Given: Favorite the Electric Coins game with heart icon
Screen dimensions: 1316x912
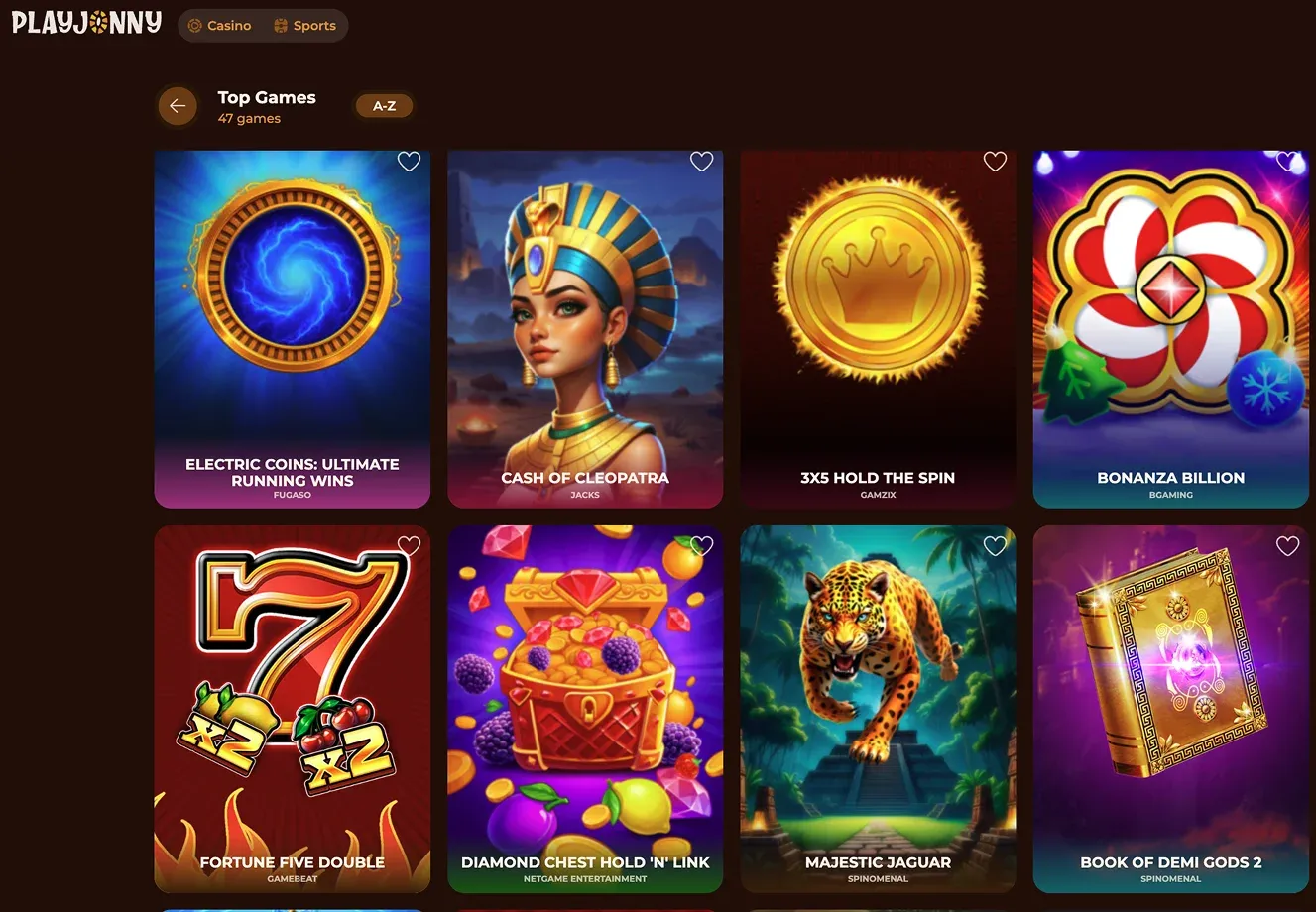Looking at the screenshot, I should pos(409,161).
